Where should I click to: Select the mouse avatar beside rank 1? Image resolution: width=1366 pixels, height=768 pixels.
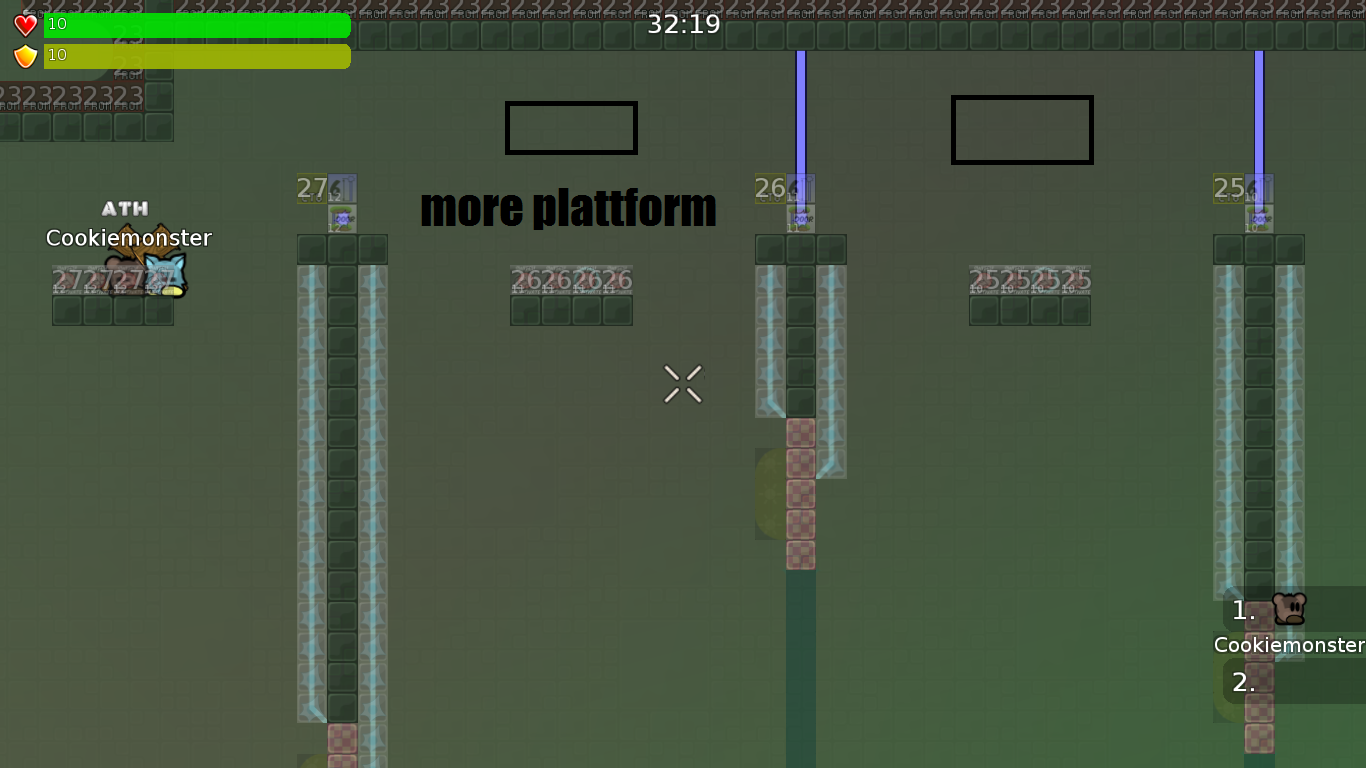point(1291,609)
